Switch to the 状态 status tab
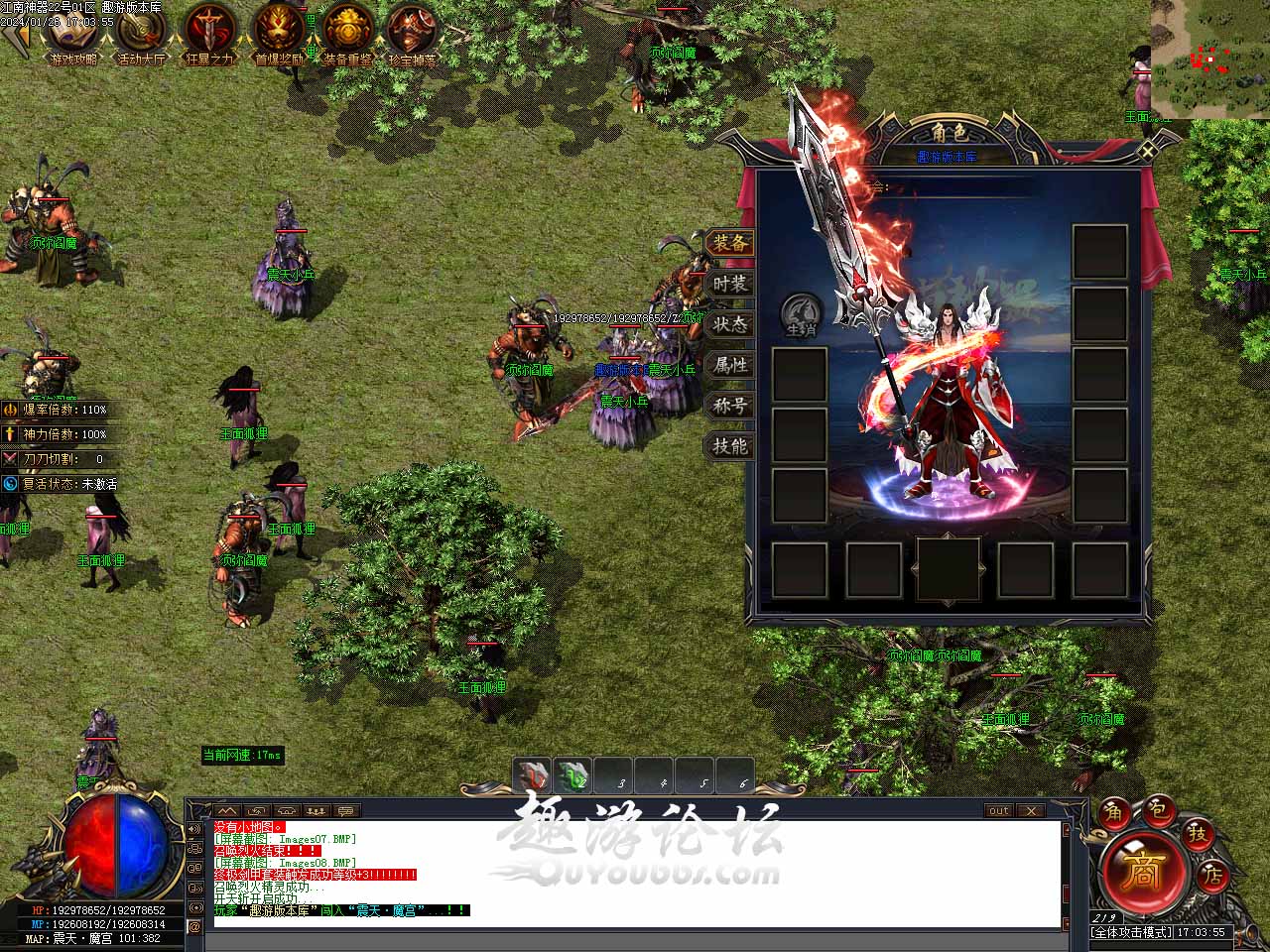 729,324
